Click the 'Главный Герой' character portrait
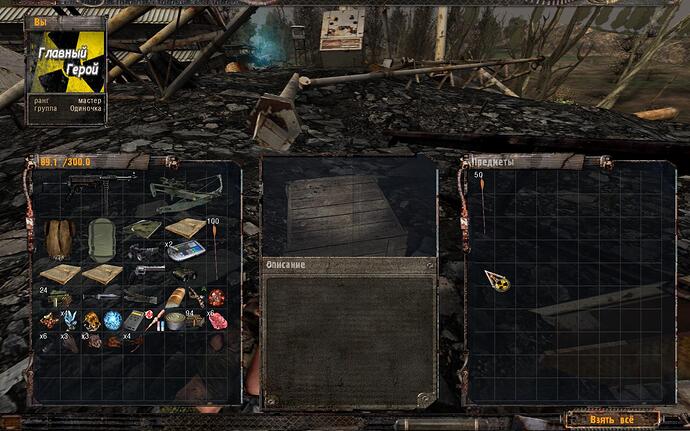This screenshot has width=690, height=431. click(66, 70)
